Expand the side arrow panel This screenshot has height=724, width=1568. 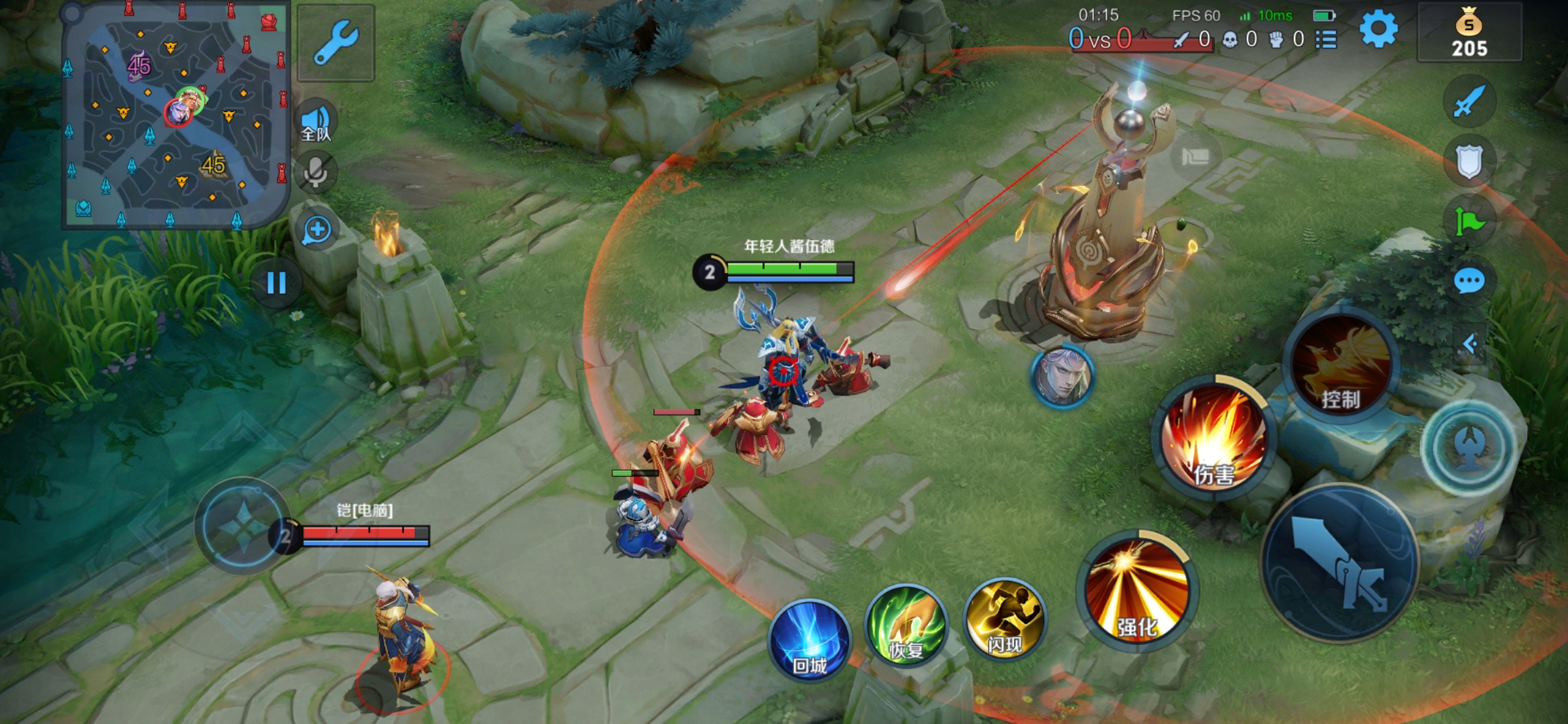(x=1470, y=344)
